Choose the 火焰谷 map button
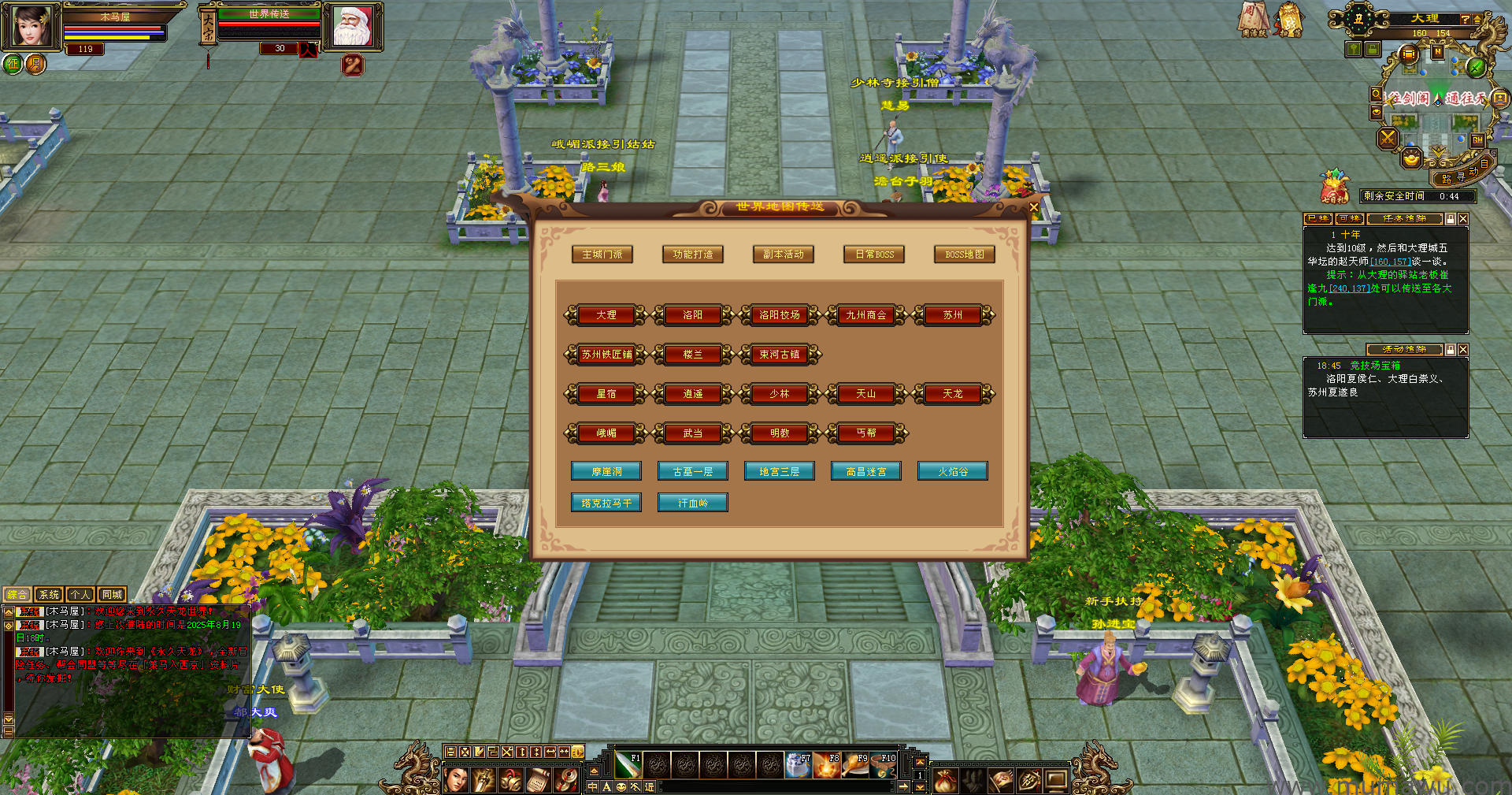This screenshot has height=795, width=1512. [x=953, y=471]
